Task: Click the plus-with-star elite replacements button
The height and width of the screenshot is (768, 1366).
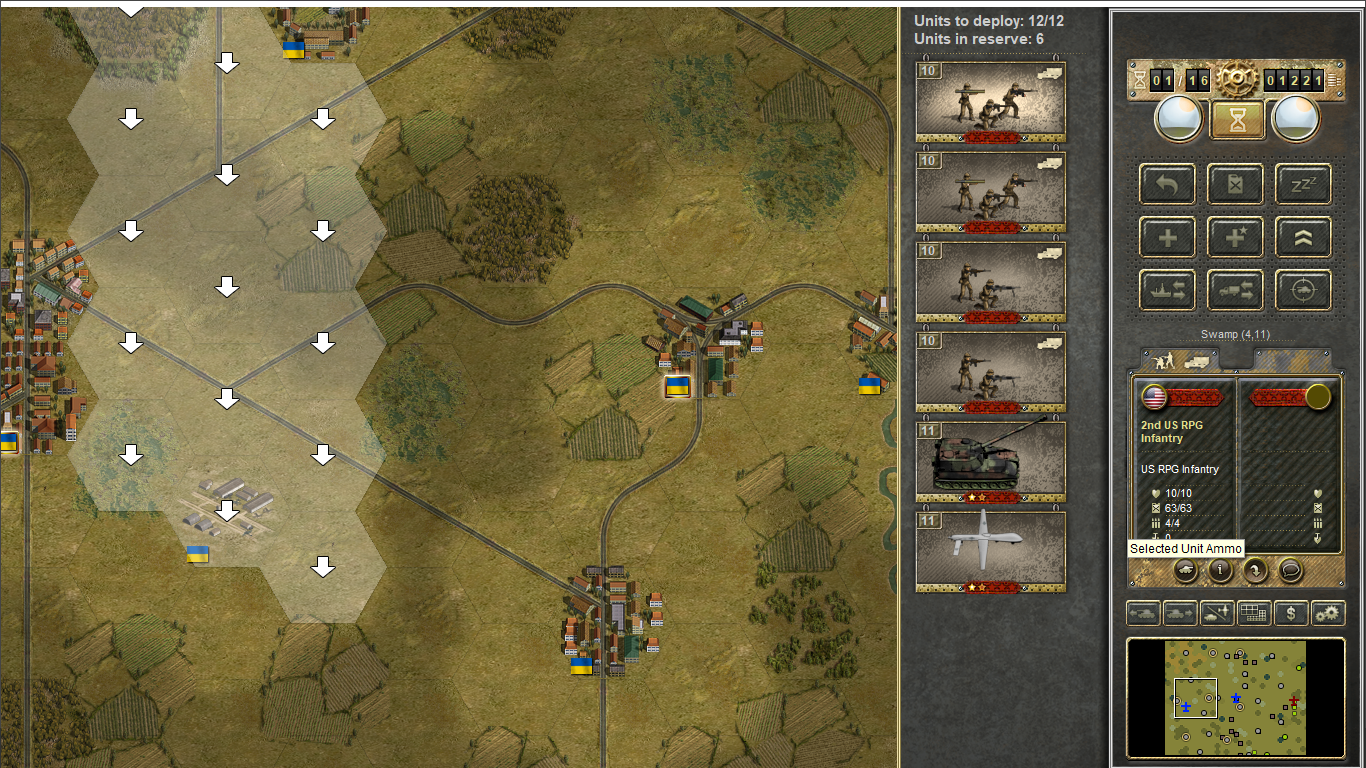Action: [x=1235, y=237]
